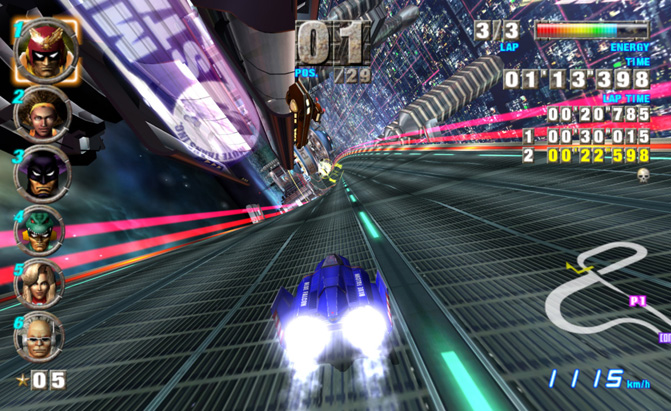Click the second-place racer portrait with headband
671x411 pixels.
(x=42, y=114)
